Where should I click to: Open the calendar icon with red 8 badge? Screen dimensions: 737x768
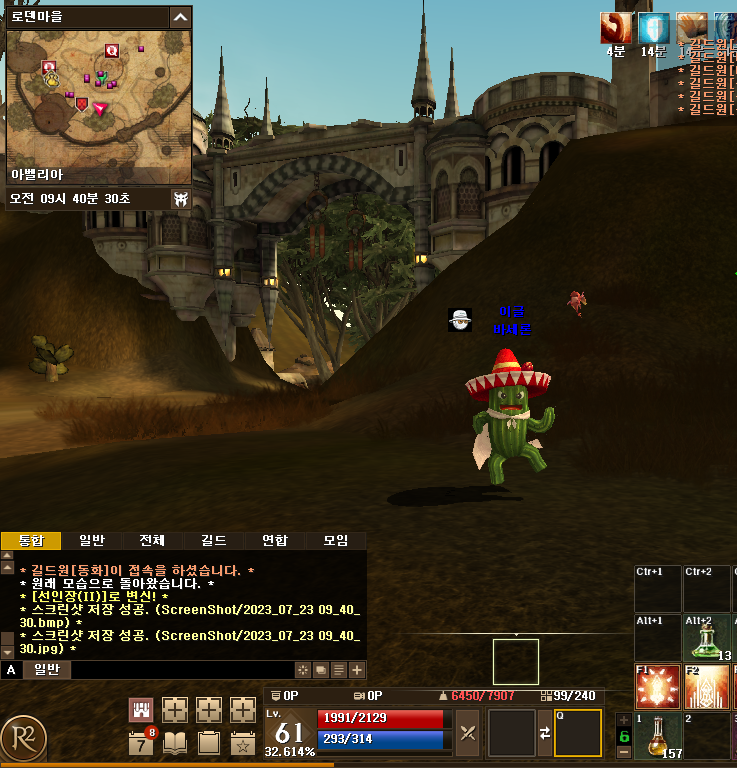point(141,743)
